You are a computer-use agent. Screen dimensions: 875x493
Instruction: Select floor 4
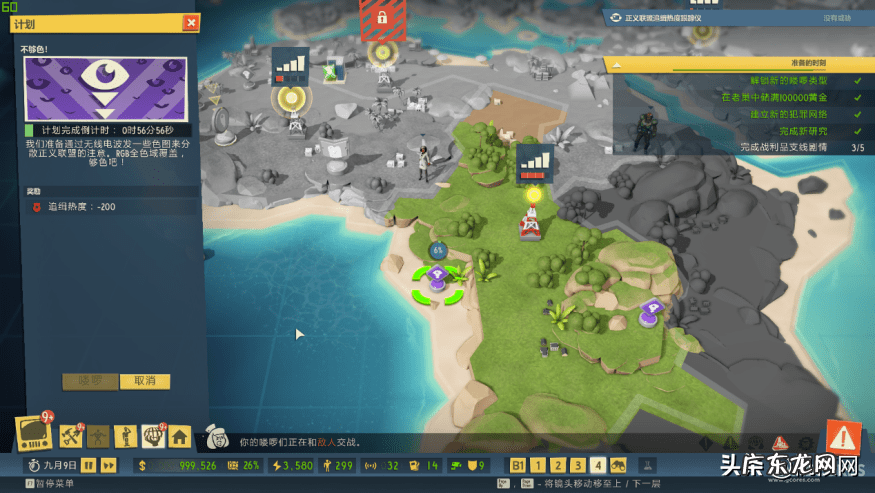[x=597, y=465]
